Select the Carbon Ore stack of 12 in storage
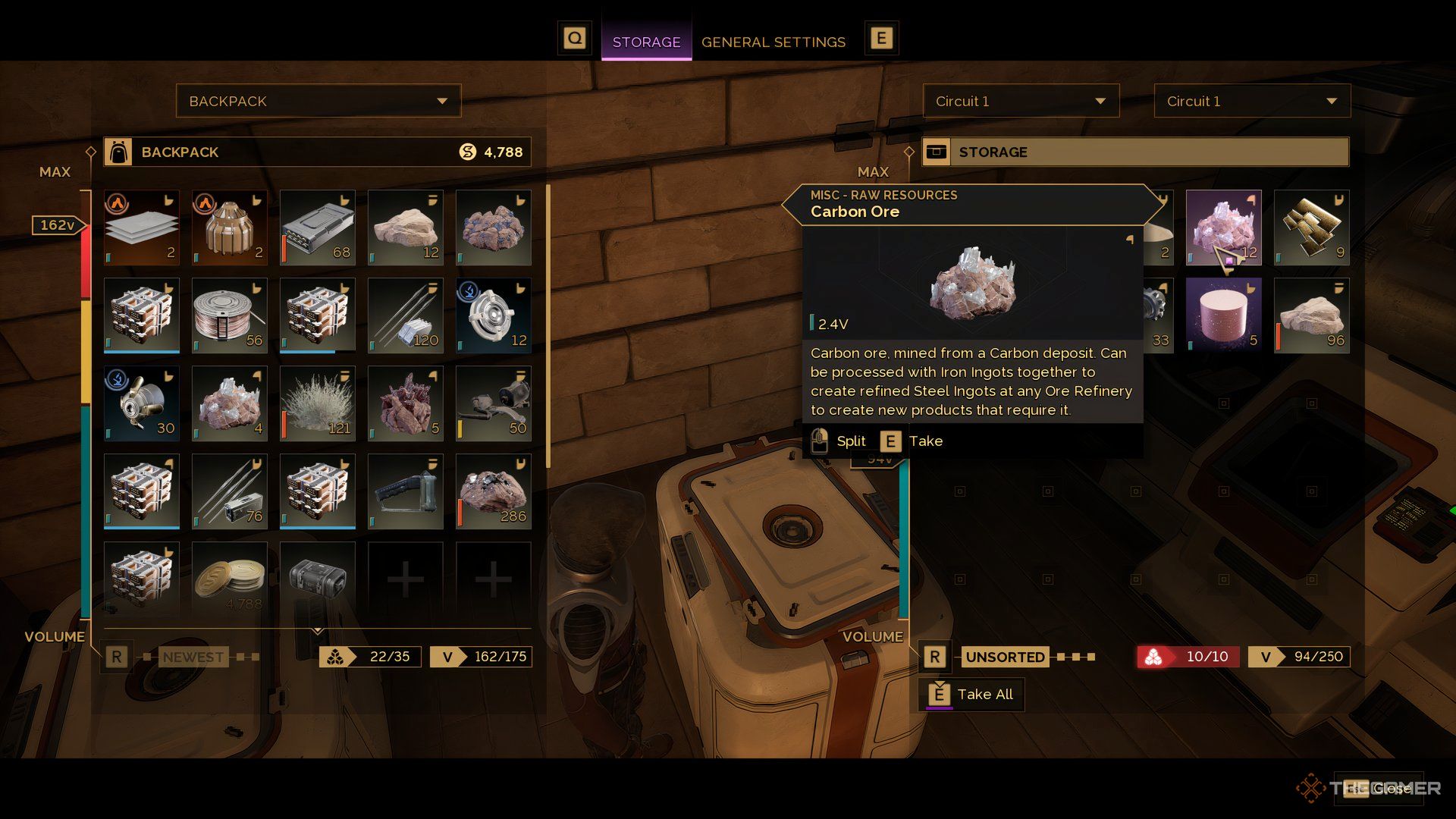The height and width of the screenshot is (819, 1456). (1223, 227)
